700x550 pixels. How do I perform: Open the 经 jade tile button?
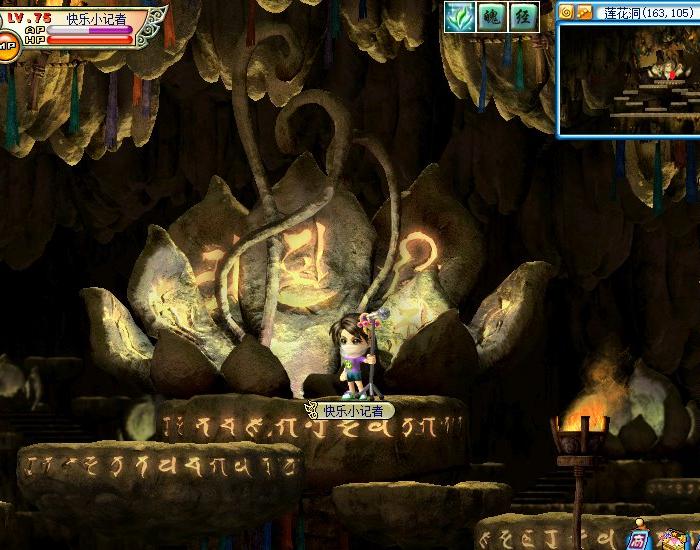tap(522, 16)
